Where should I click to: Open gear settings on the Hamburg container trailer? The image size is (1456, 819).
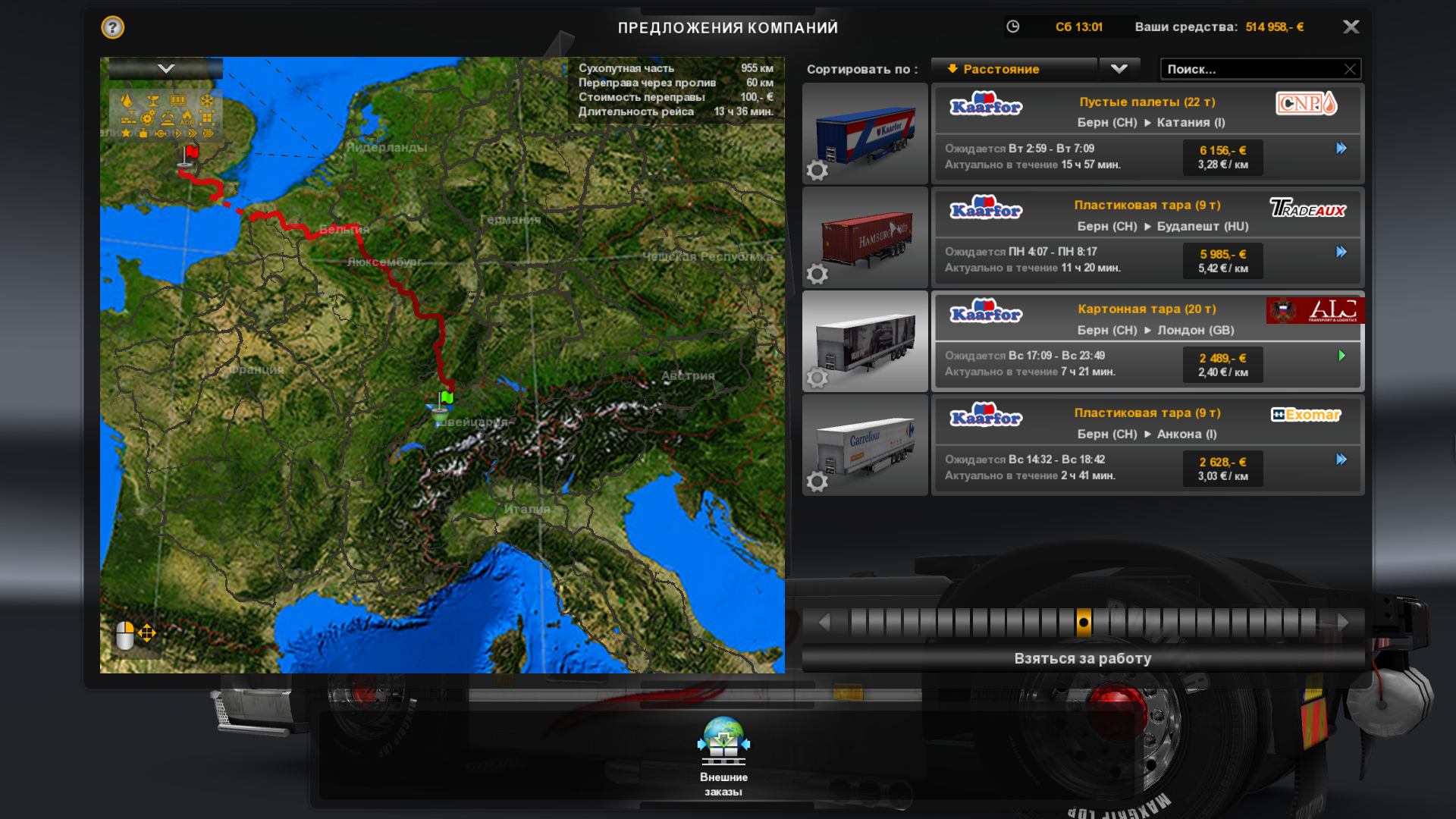817,274
